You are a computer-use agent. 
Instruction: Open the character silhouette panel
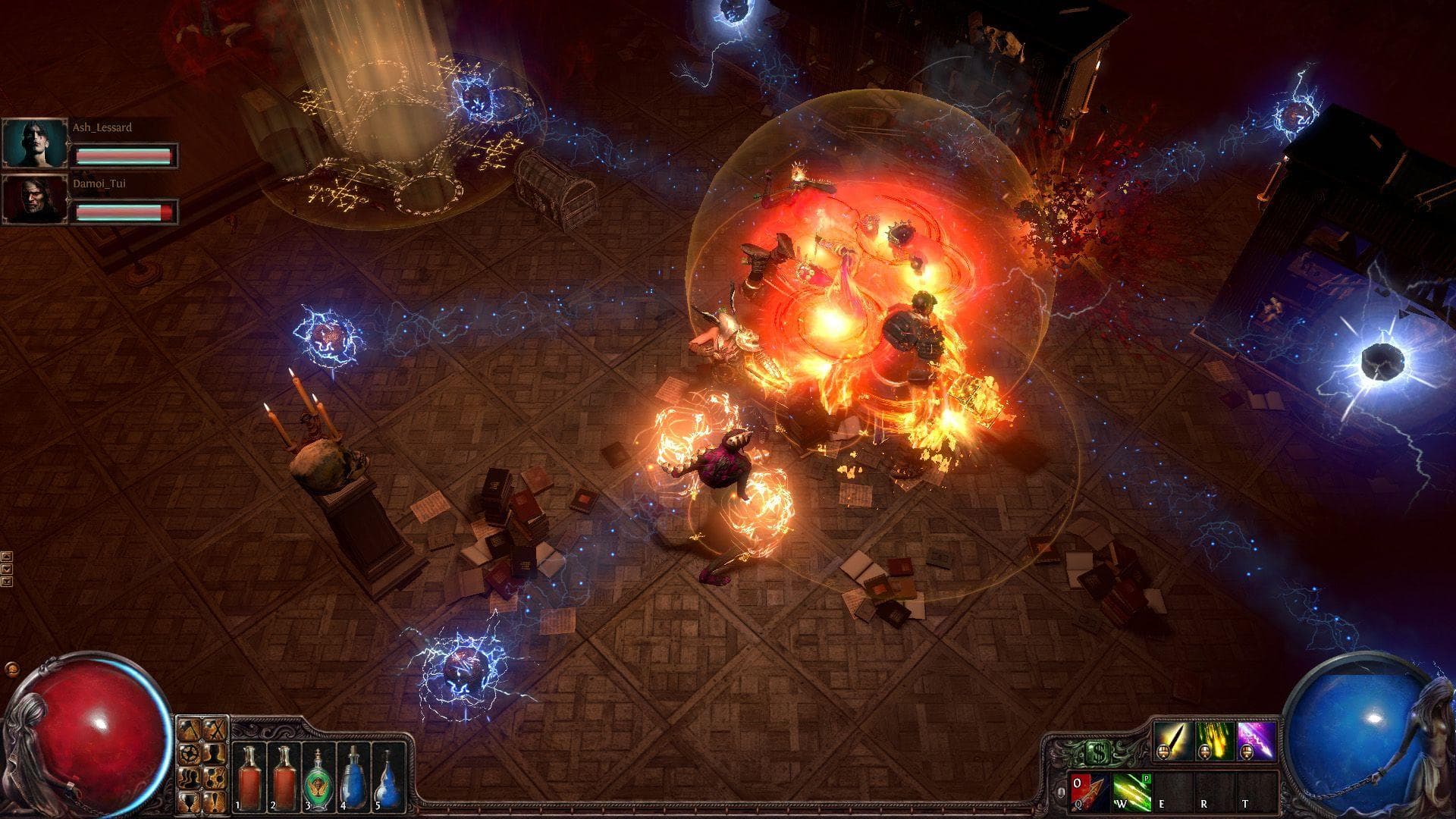[215, 754]
